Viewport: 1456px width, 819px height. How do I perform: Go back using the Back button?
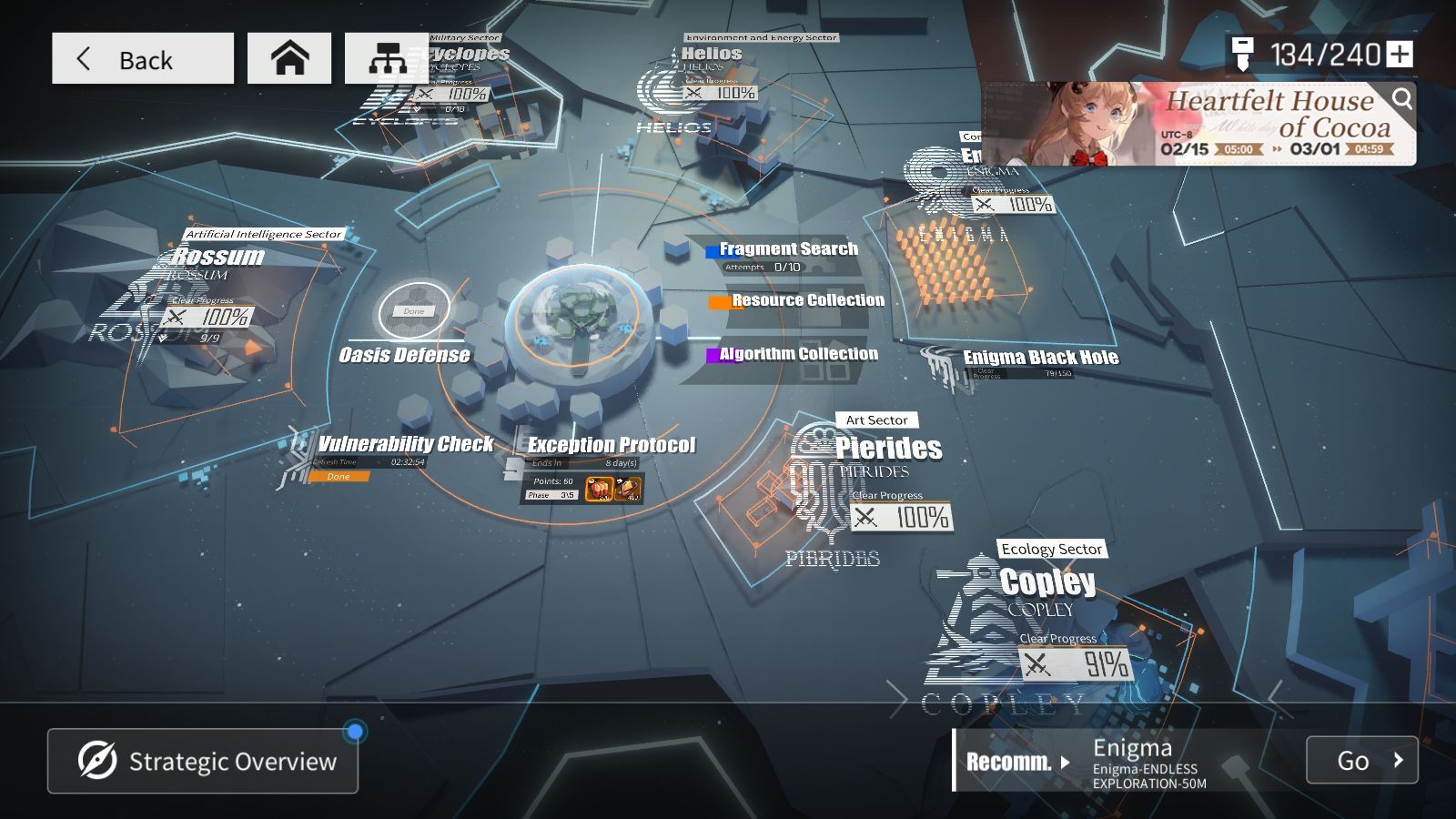coord(142,59)
